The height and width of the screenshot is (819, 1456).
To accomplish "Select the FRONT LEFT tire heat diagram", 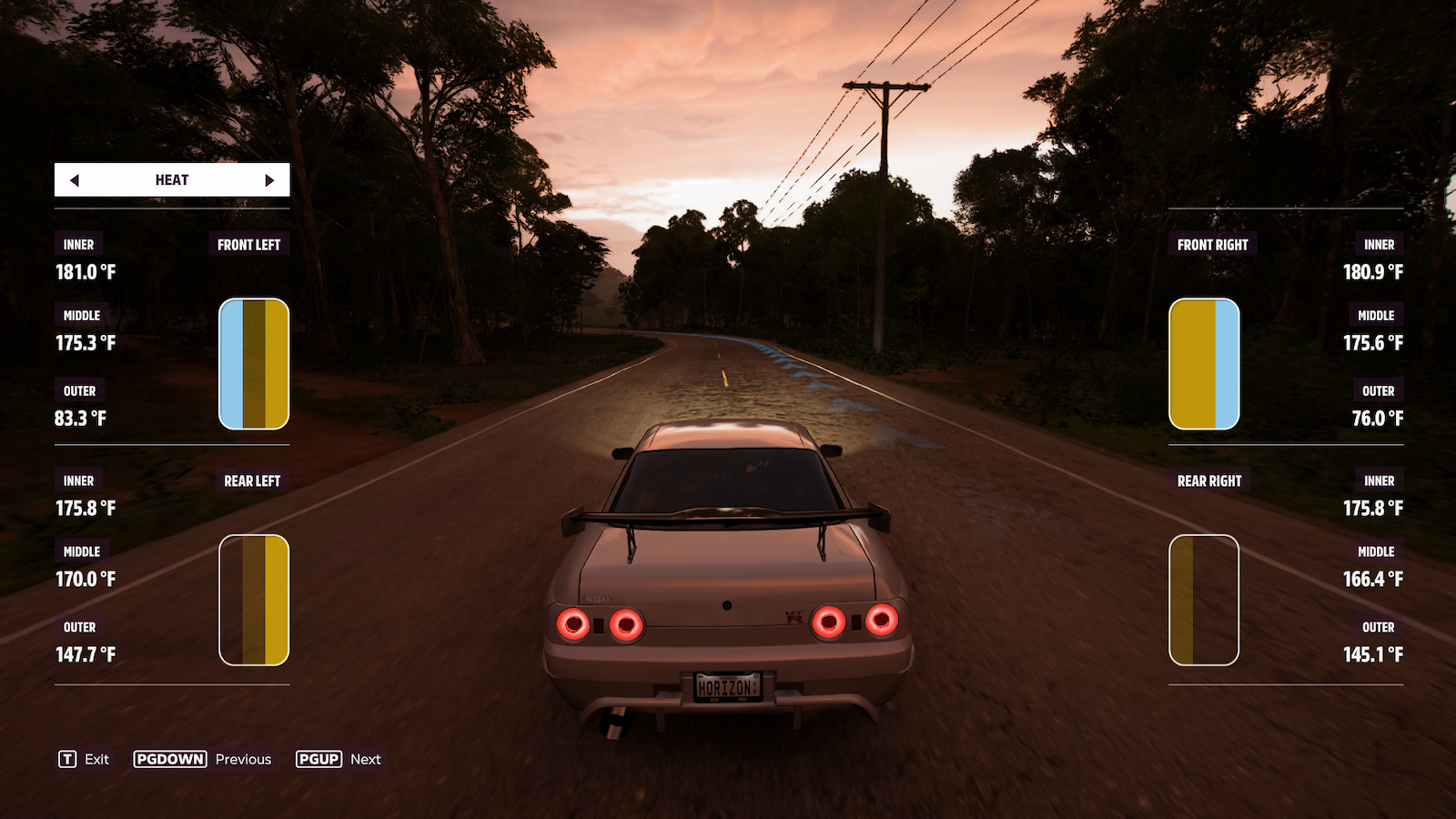I will (x=252, y=362).
